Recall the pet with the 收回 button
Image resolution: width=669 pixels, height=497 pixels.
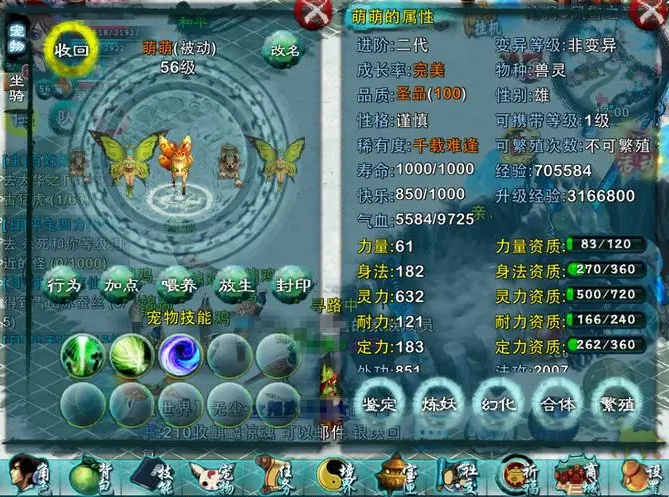(72, 49)
